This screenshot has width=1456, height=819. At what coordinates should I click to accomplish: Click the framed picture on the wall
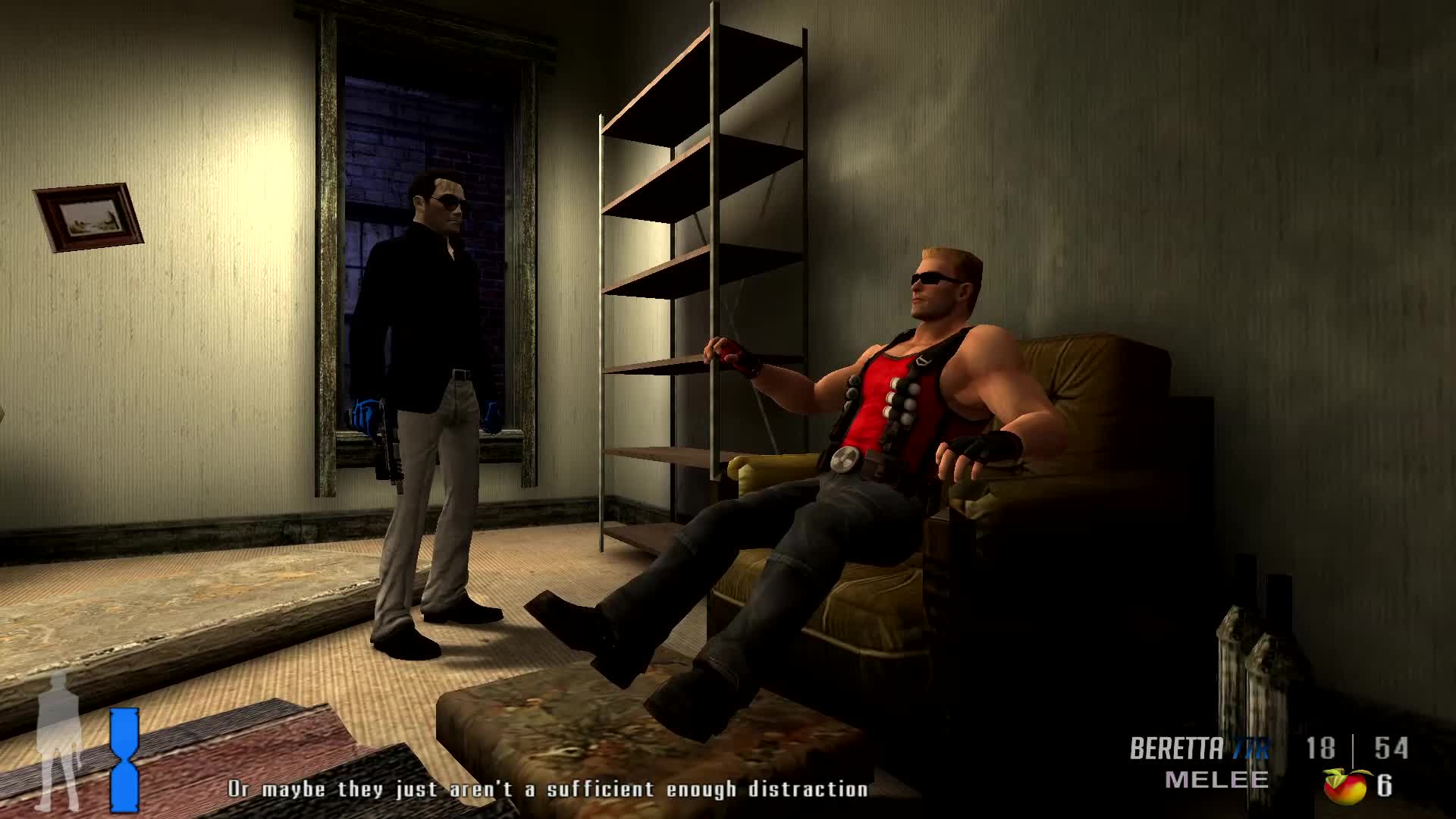(87, 216)
